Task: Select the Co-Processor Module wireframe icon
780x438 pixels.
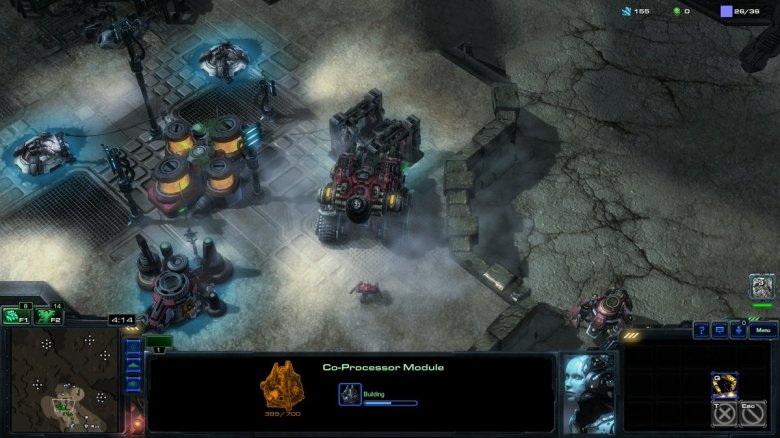Action: pos(281,383)
